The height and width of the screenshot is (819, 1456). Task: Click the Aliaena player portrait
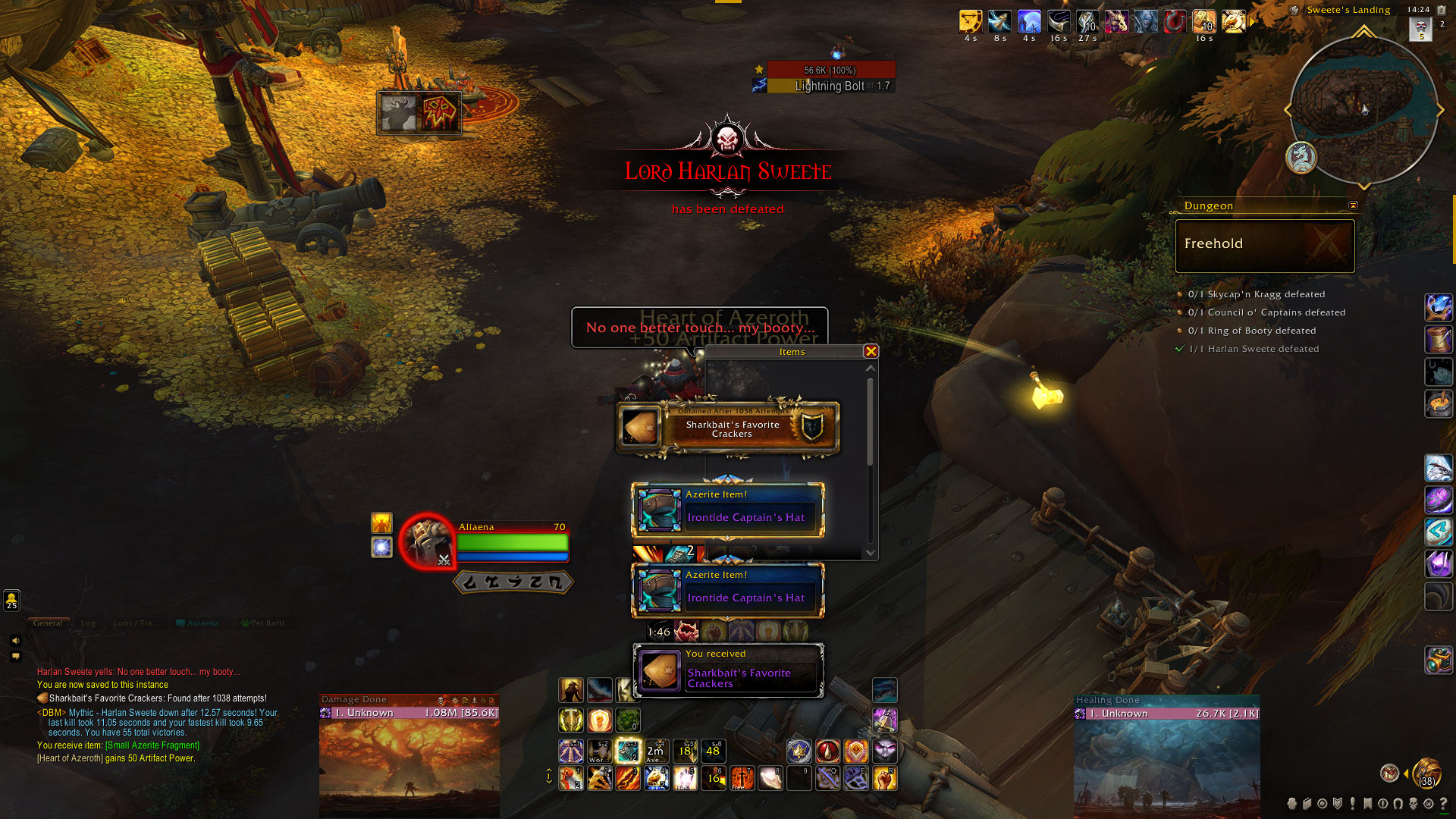coord(427,541)
